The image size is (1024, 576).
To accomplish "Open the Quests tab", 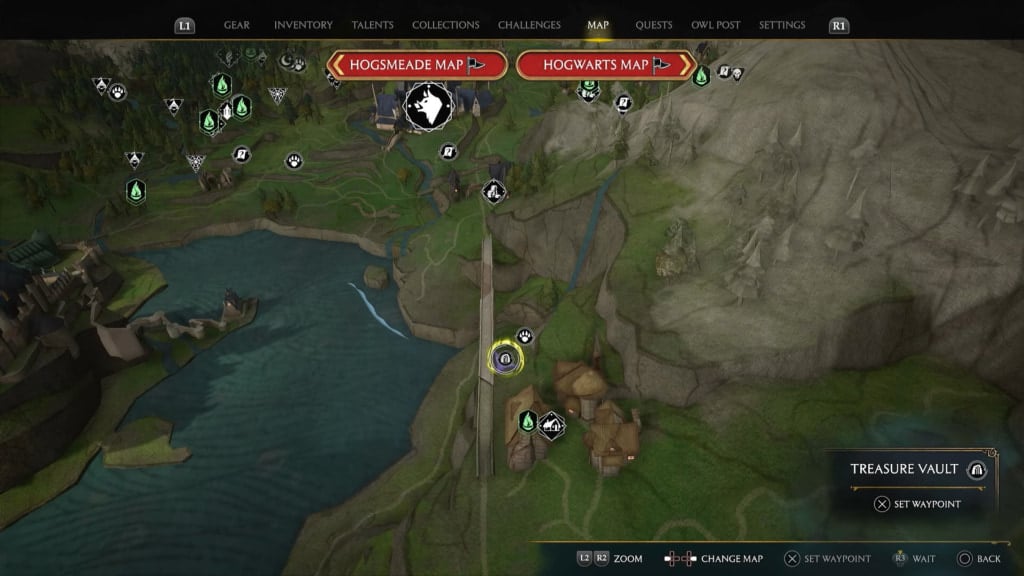I will click(653, 25).
